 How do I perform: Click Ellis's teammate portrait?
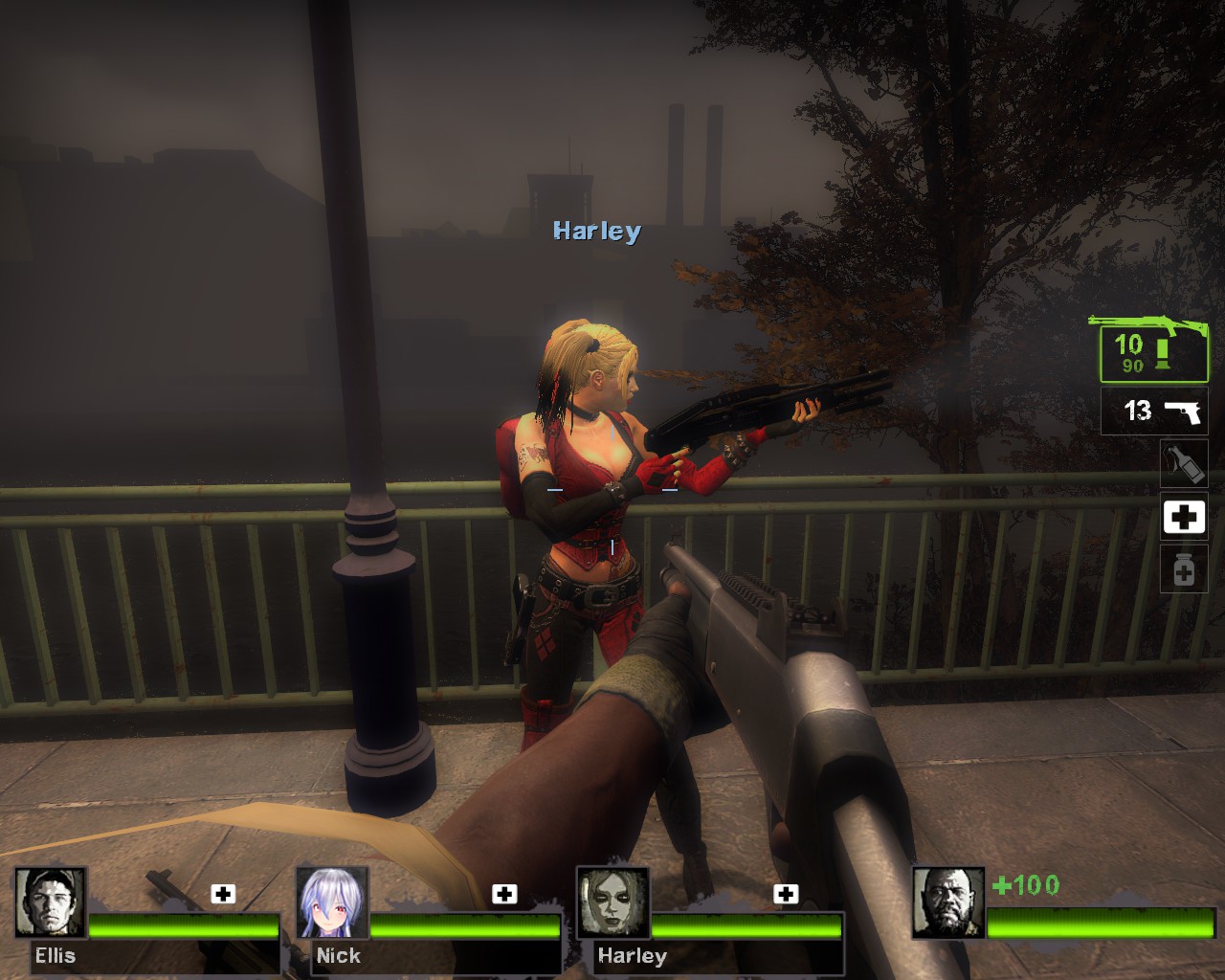51,902
